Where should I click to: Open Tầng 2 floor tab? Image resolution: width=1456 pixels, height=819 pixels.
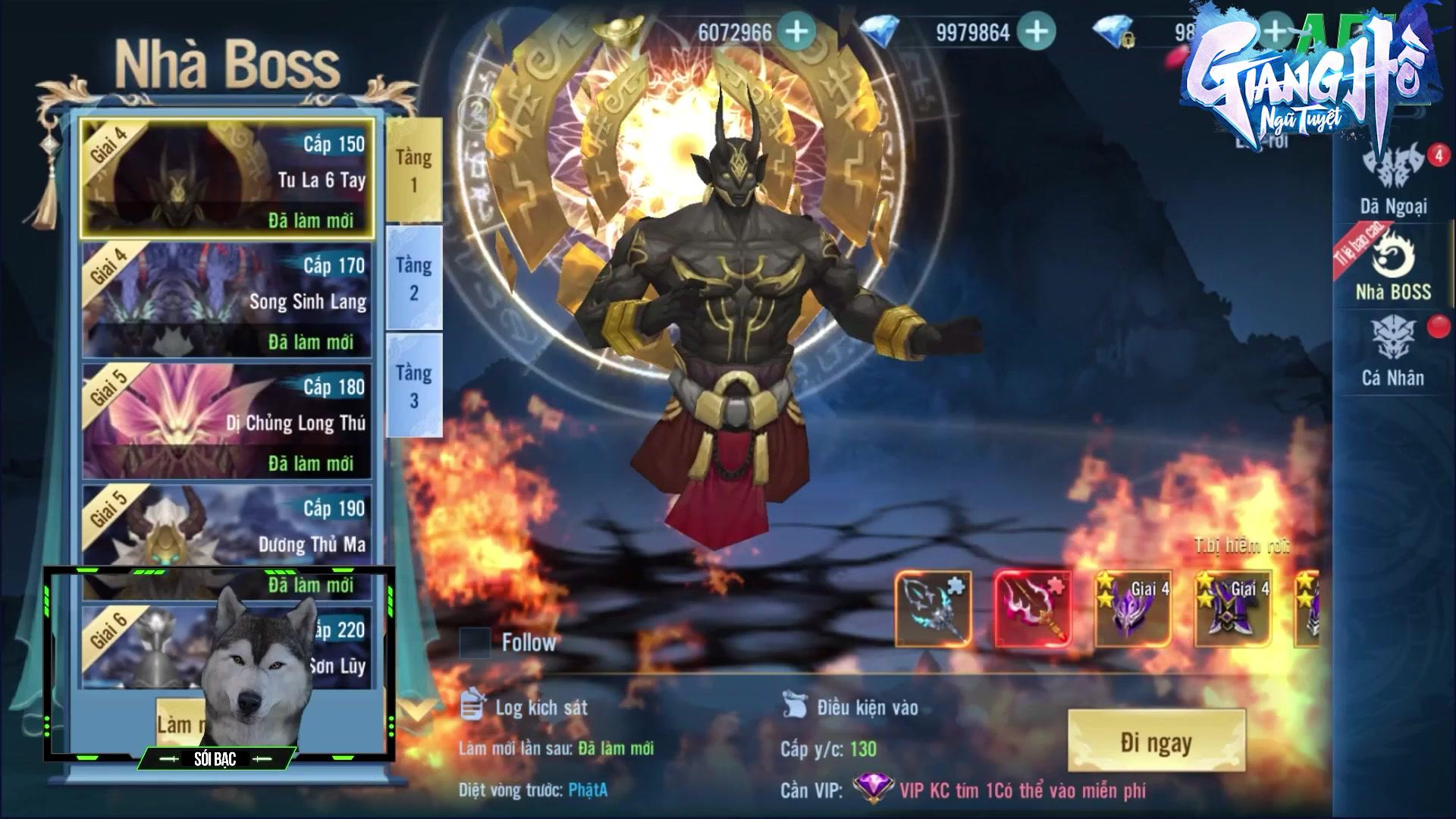(x=413, y=277)
